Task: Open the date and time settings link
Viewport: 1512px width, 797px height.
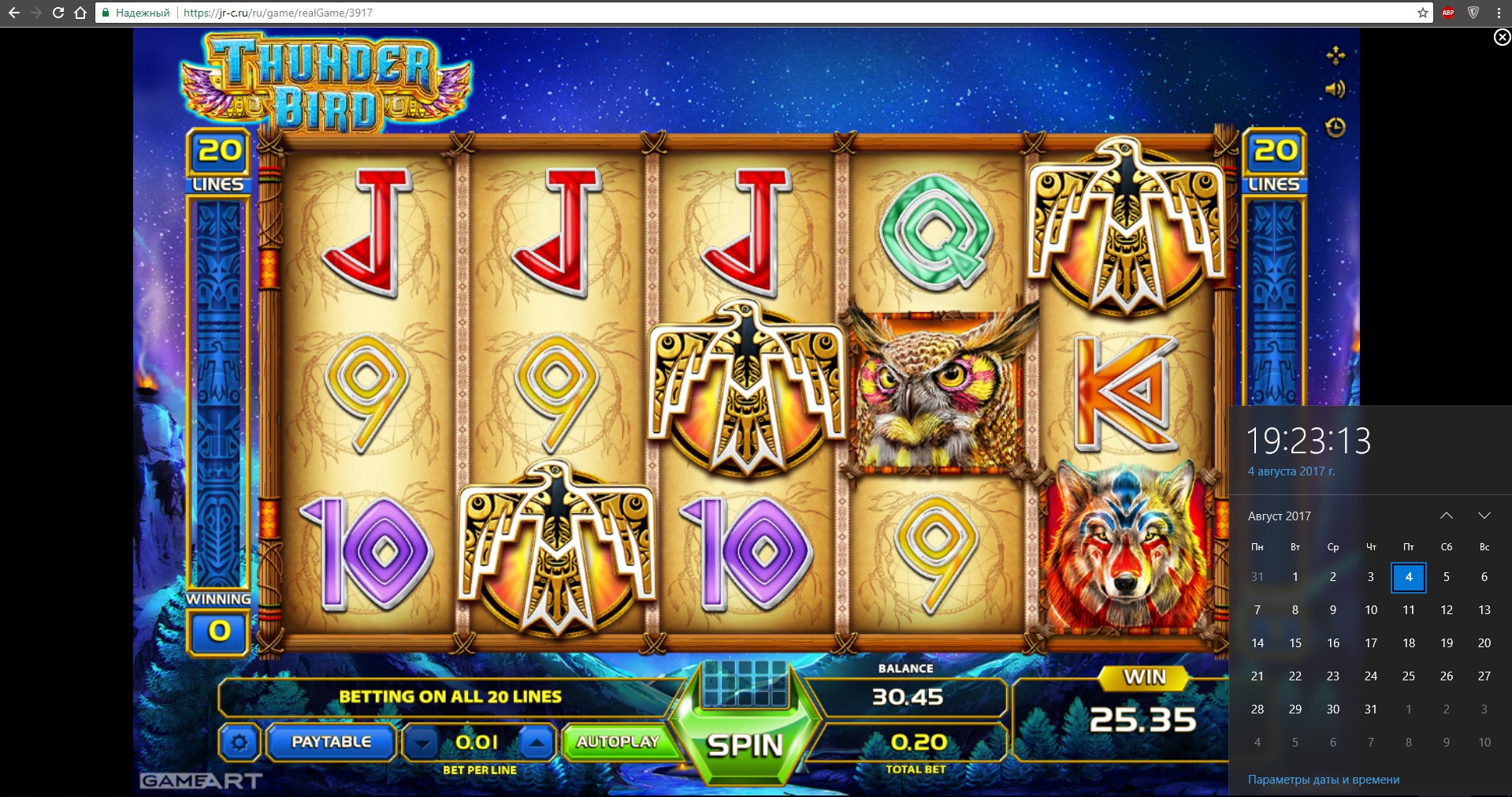Action: [x=1324, y=780]
